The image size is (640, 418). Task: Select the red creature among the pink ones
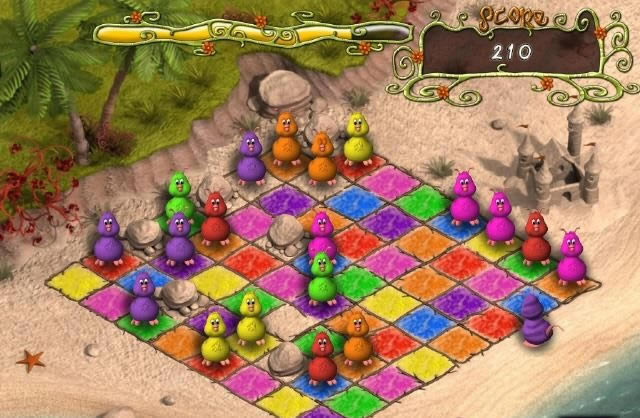(535, 239)
